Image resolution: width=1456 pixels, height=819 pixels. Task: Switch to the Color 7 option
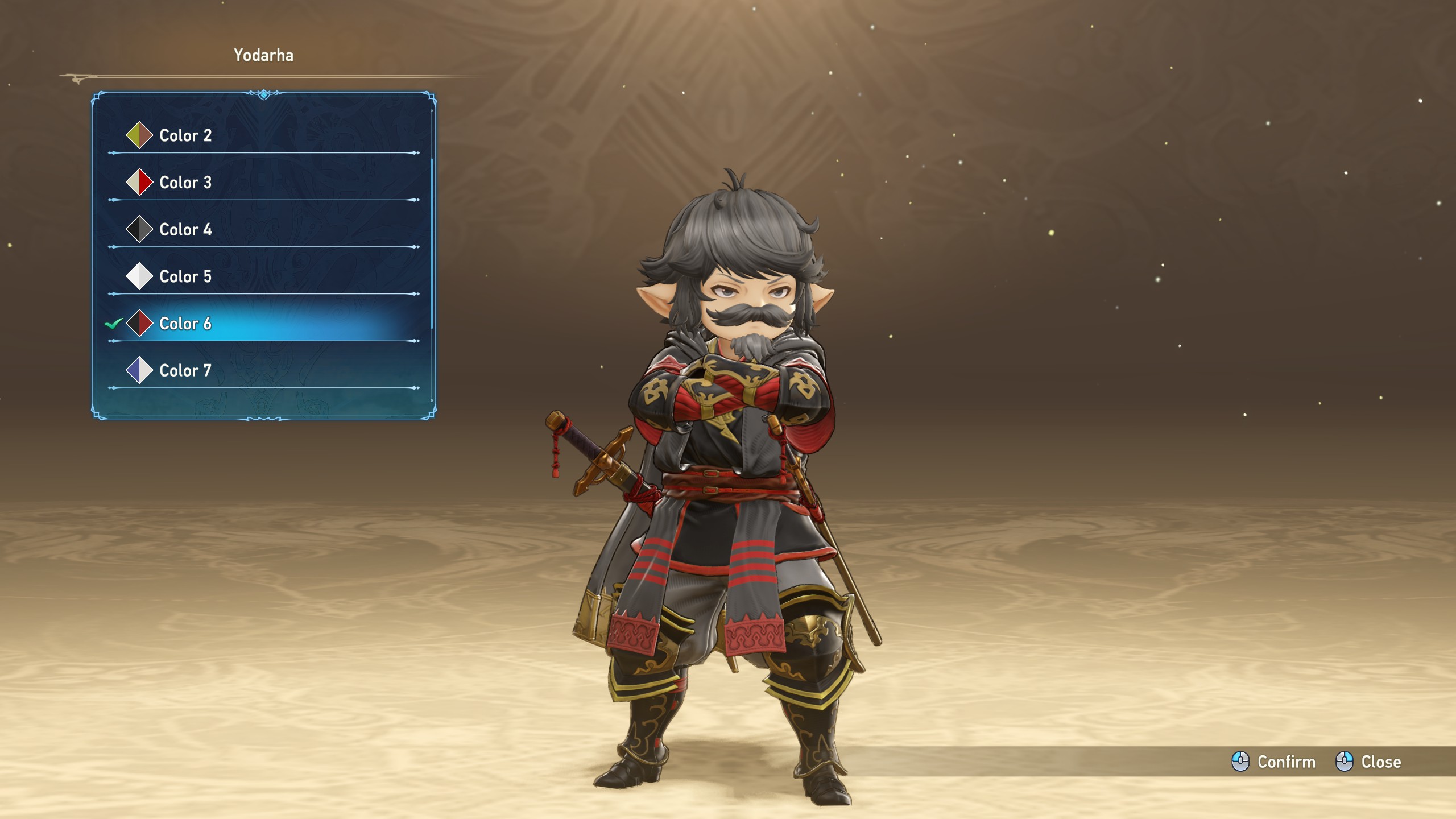[185, 371]
